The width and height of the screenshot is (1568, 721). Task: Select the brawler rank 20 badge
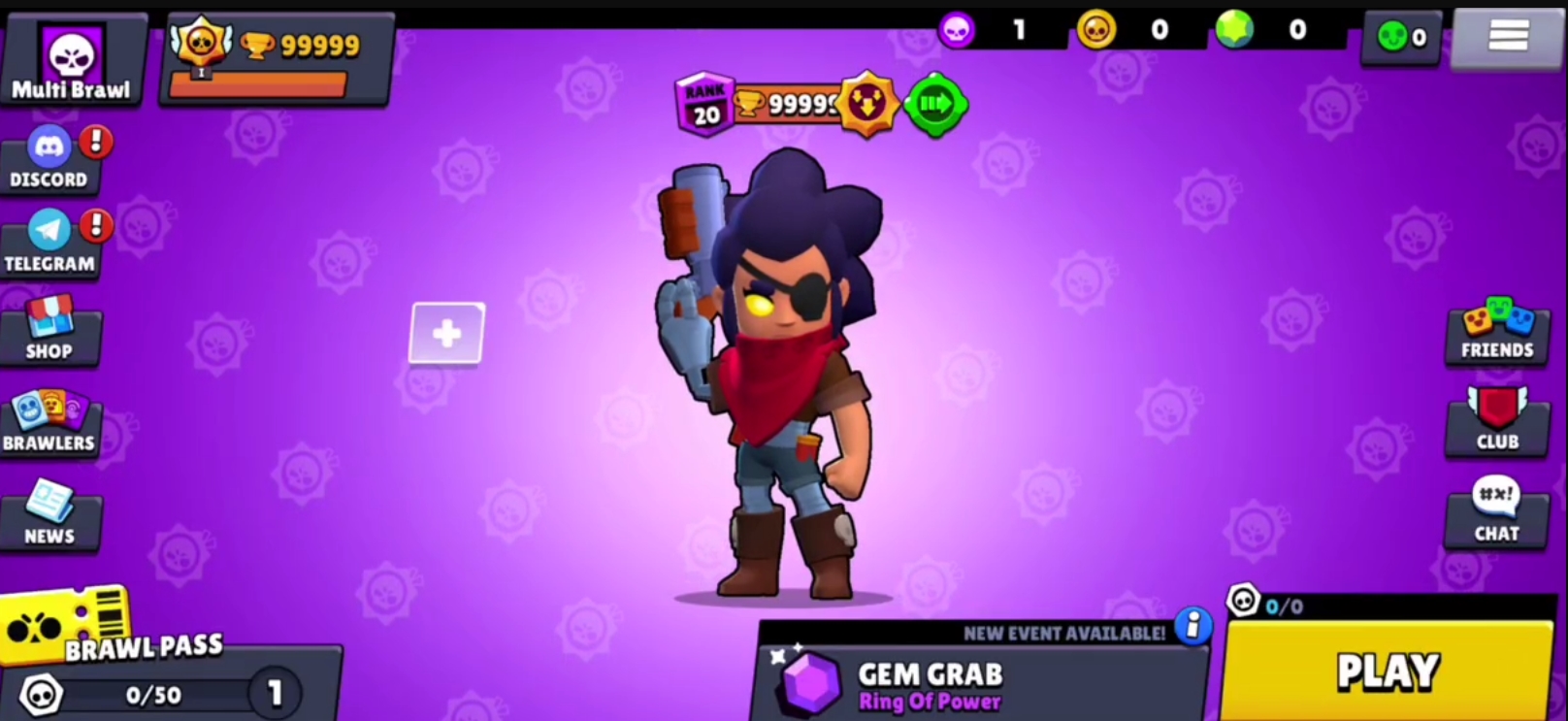[x=705, y=104]
